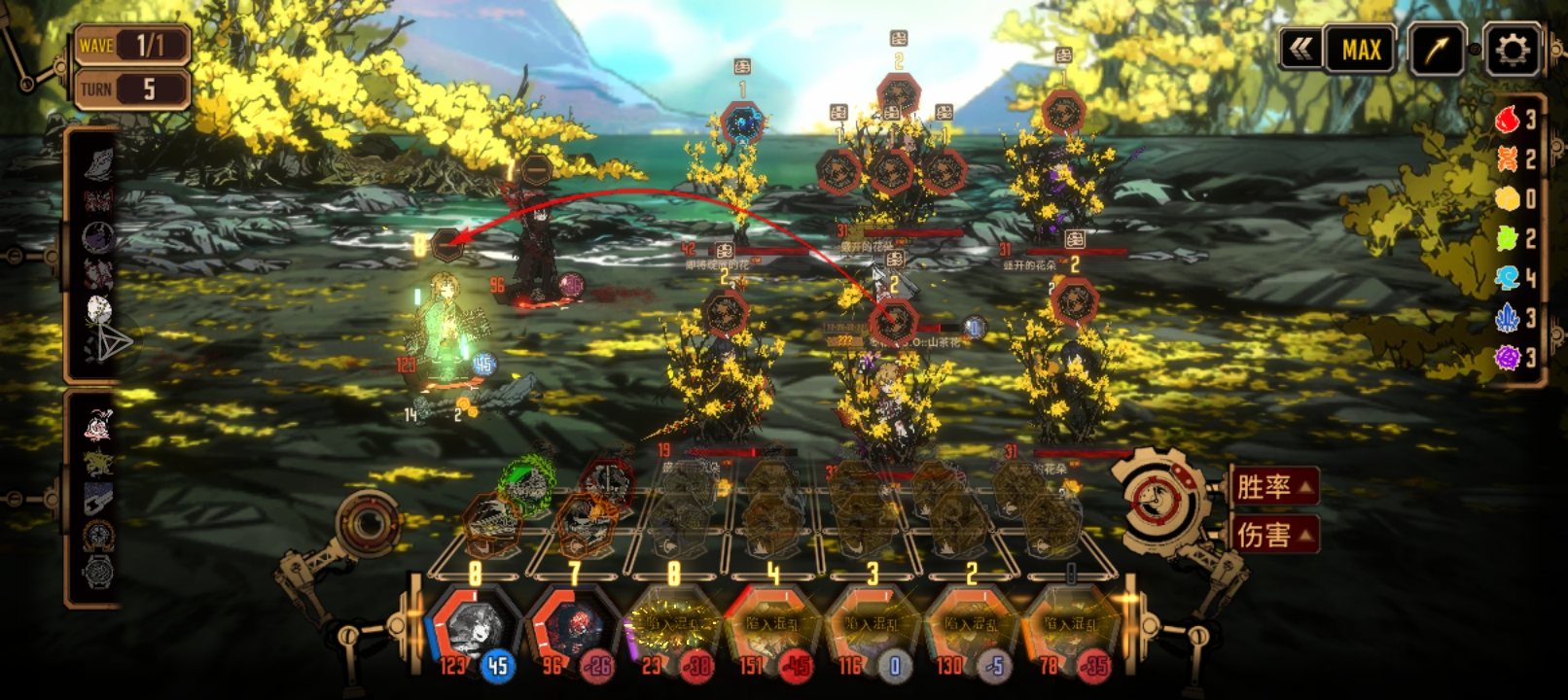Click the red gear start-combat button
The image size is (1568, 700).
click(1162, 500)
